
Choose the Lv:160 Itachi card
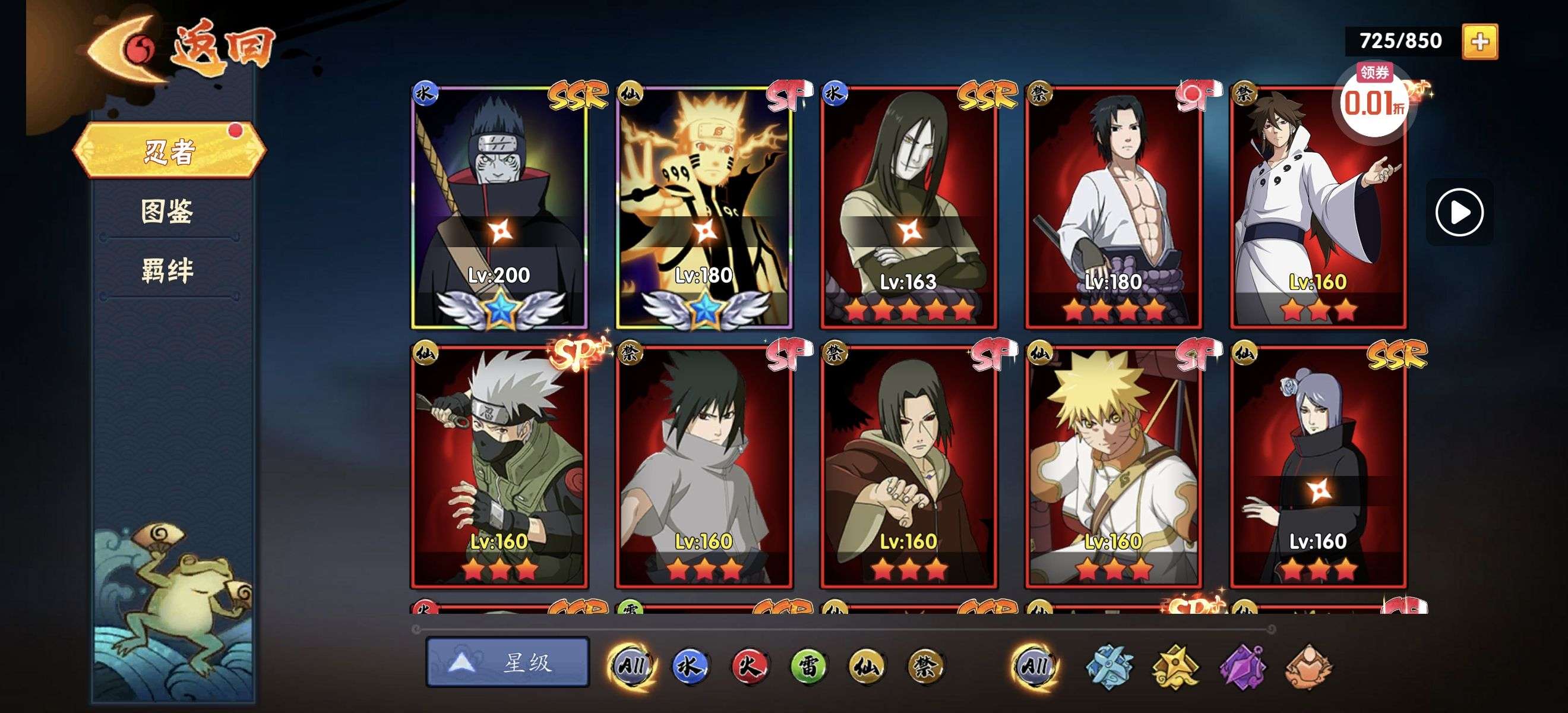coord(909,467)
